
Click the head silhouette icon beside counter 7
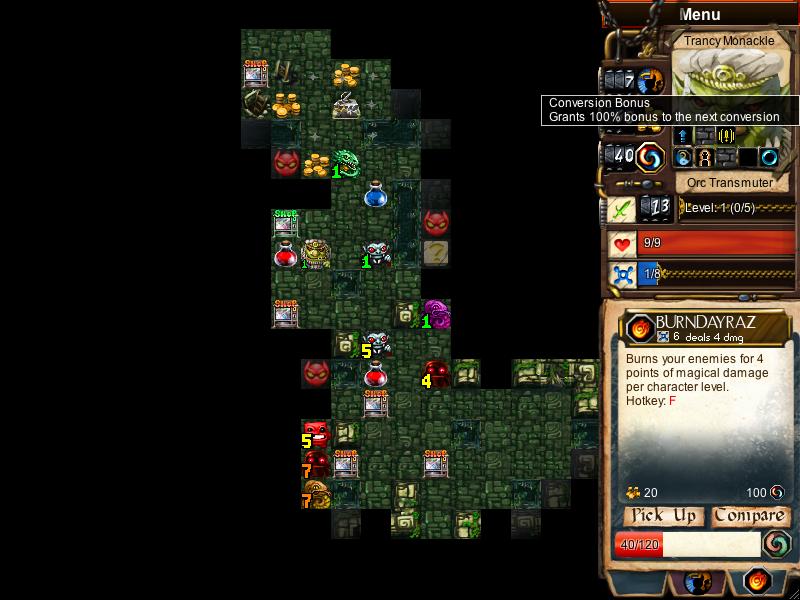[x=651, y=80]
